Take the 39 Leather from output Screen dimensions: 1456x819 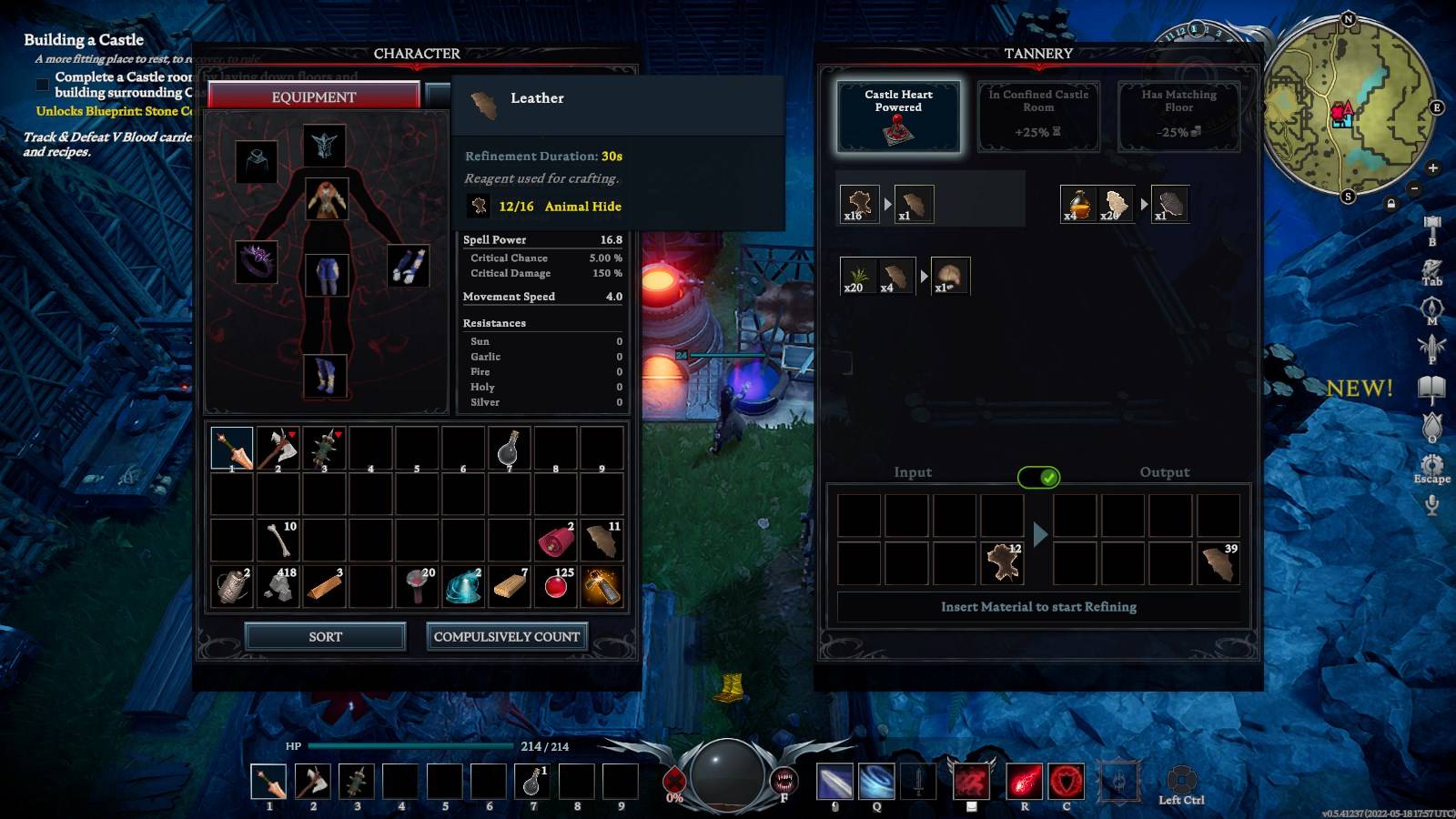(x=1218, y=563)
